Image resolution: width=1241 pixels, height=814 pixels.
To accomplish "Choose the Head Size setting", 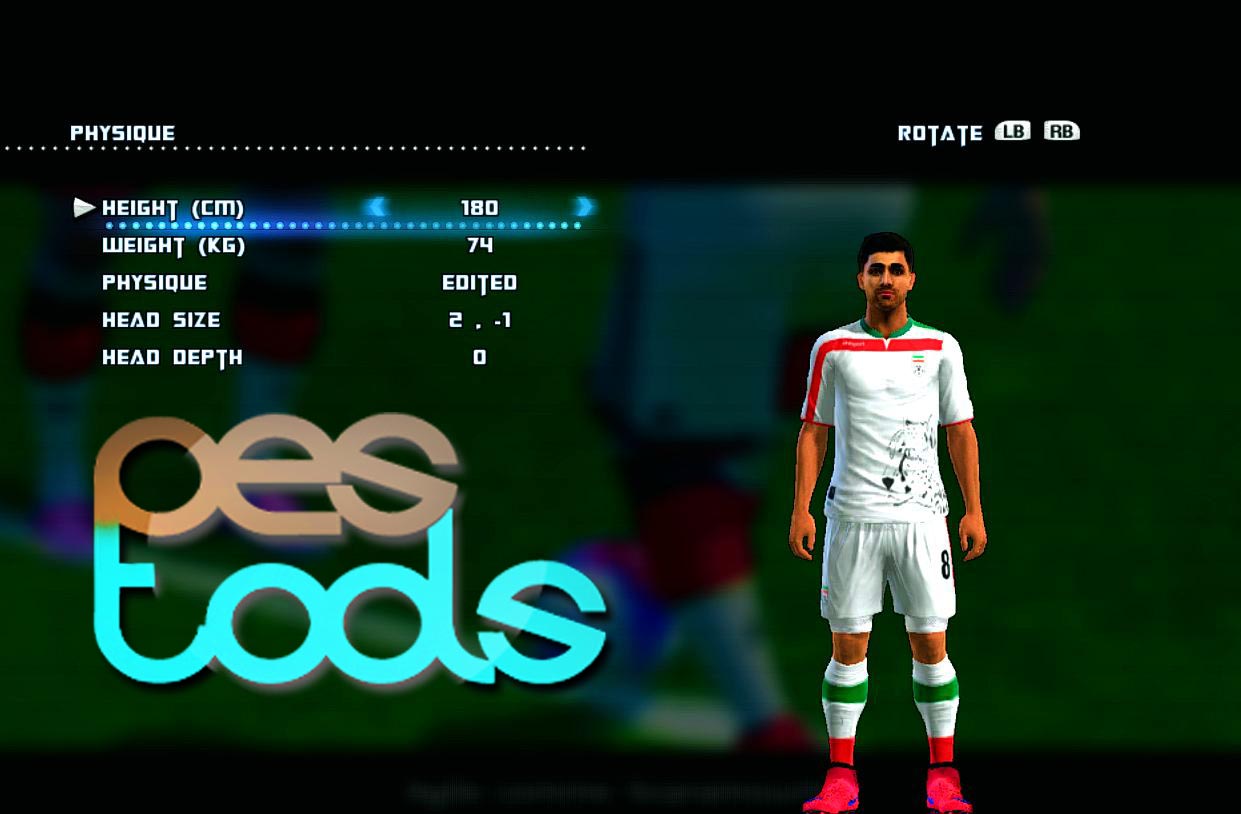I will tap(161, 320).
